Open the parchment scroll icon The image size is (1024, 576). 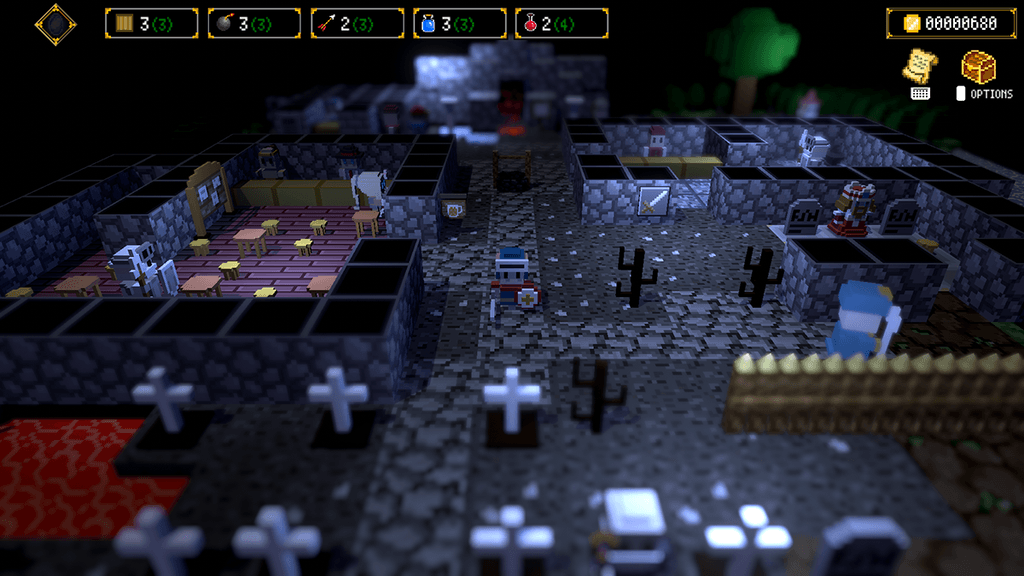tap(920, 66)
